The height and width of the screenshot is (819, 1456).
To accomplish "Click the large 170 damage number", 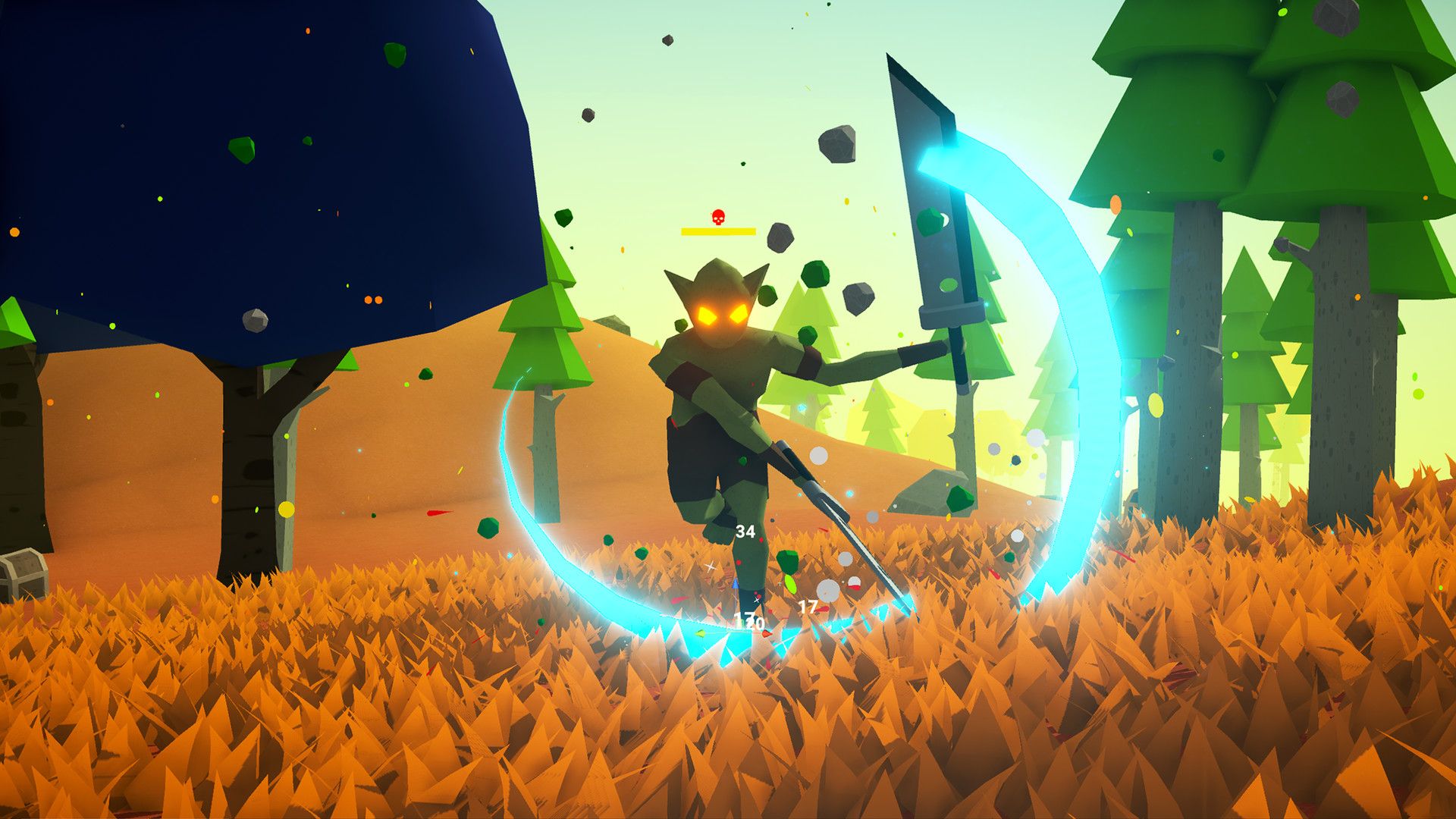I will click(x=748, y=621).
